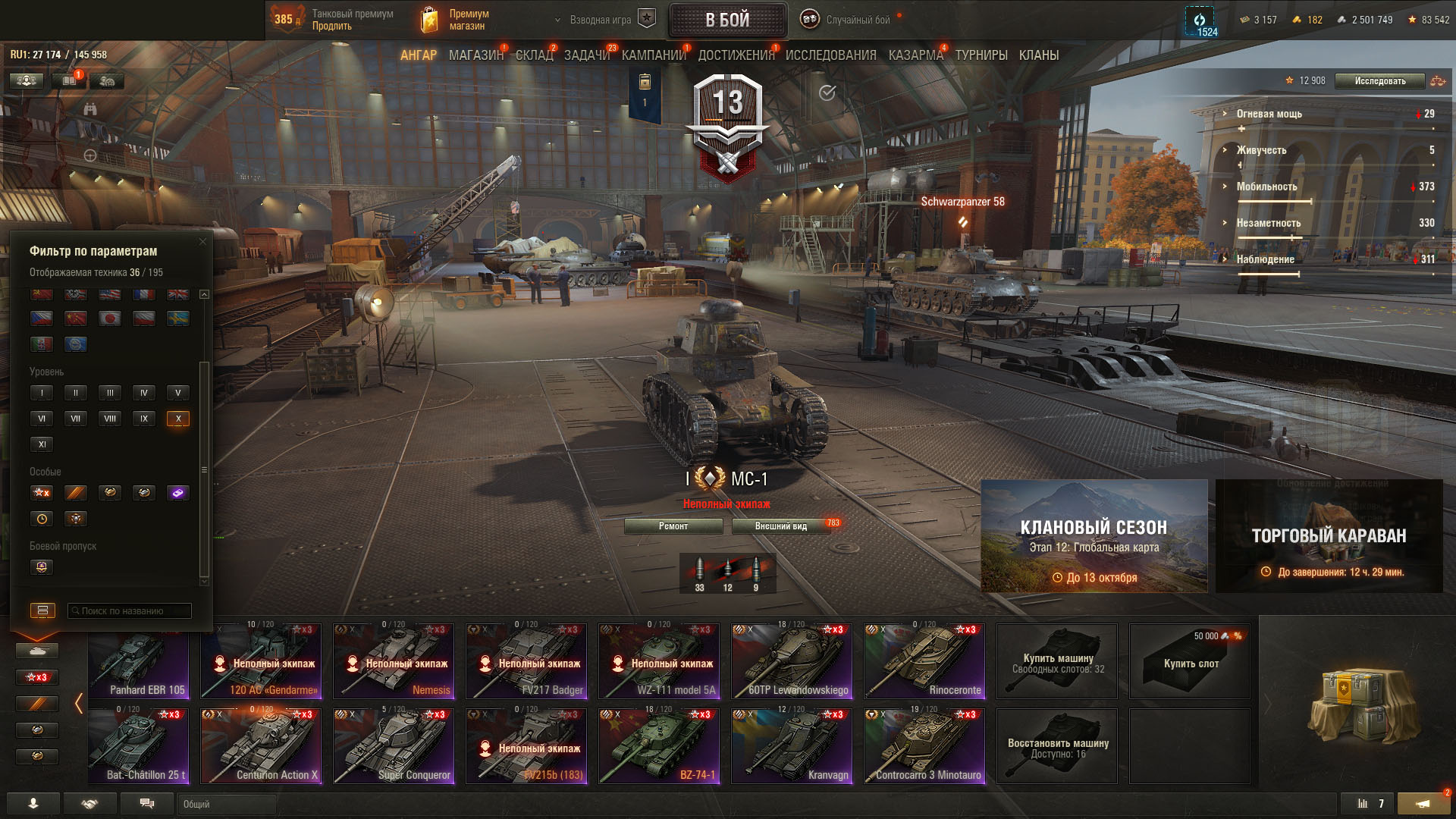
Task: Open Внешний вид customization
Action: coord(781,526)
